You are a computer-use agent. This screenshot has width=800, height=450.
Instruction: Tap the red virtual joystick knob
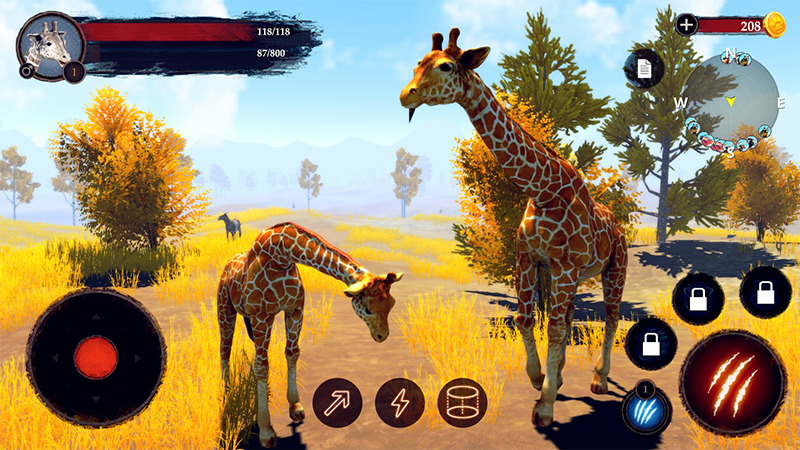click(96, 357)
